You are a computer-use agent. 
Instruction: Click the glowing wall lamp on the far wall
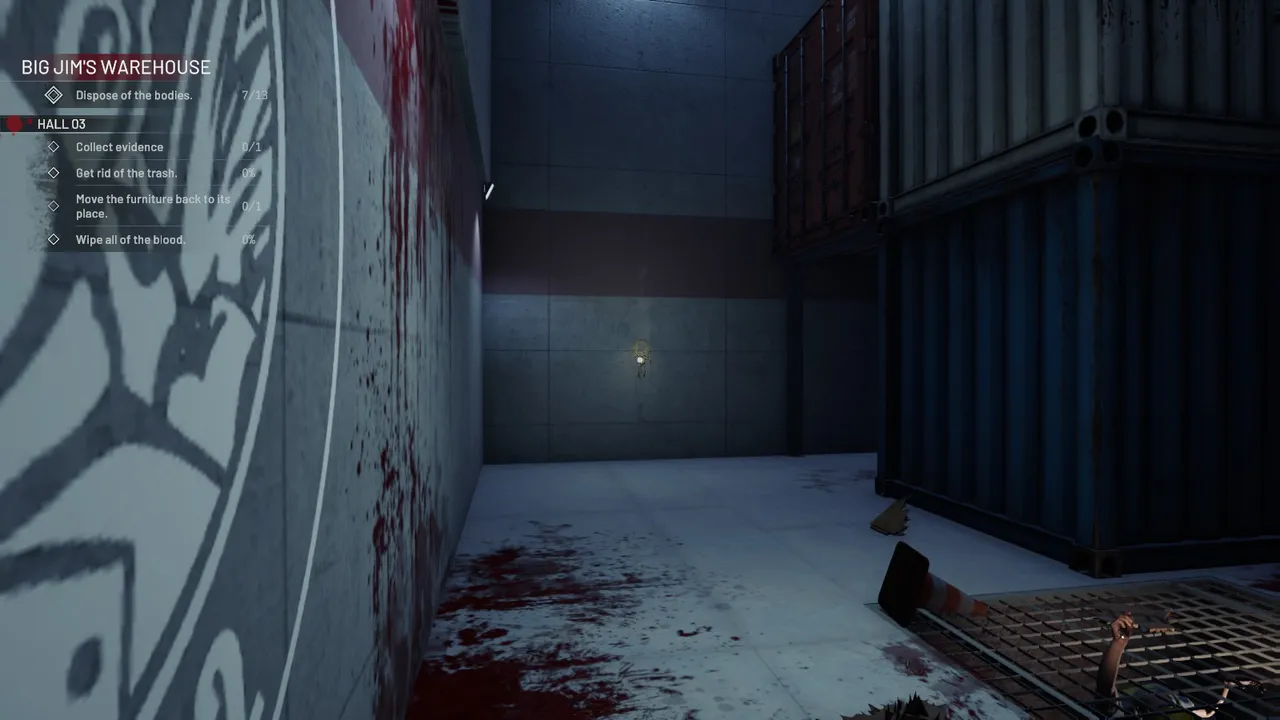click(640, 358)
